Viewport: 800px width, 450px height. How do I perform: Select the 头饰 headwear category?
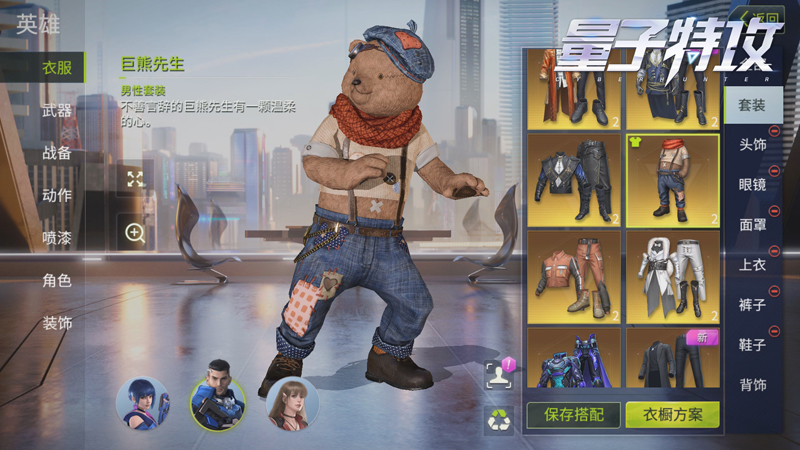[752, 145]
